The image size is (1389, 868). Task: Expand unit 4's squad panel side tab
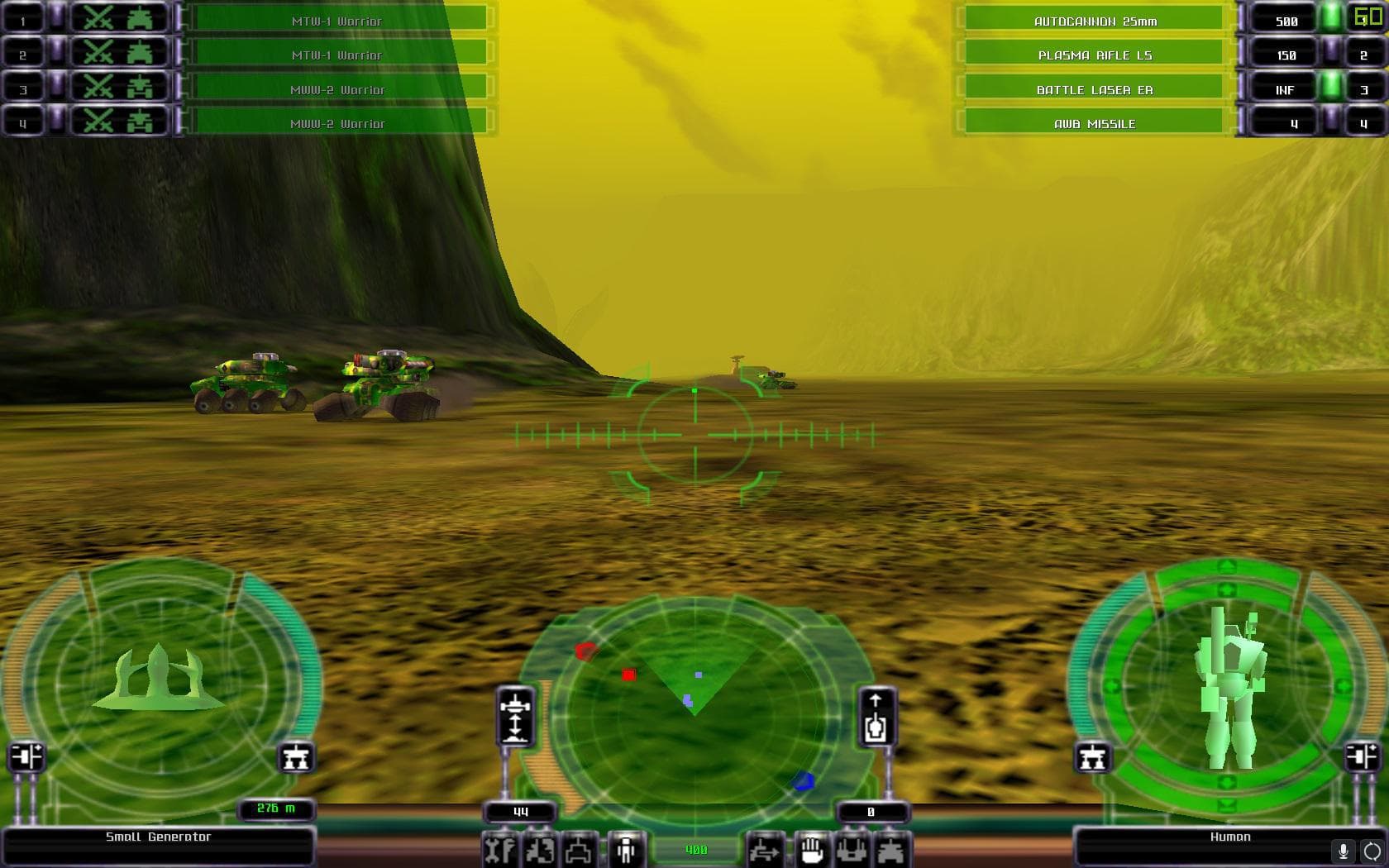click(x=180, y=122)
